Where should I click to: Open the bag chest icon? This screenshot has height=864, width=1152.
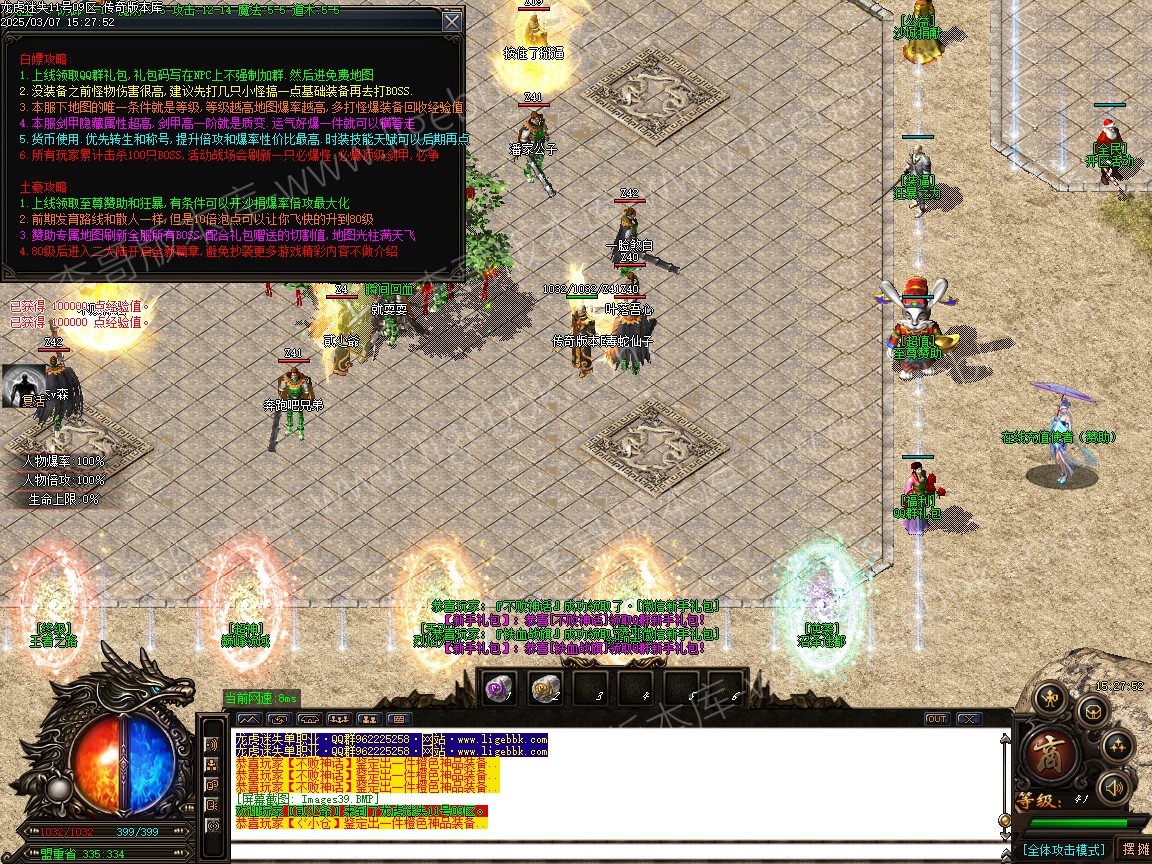[x=1092, y=711]
